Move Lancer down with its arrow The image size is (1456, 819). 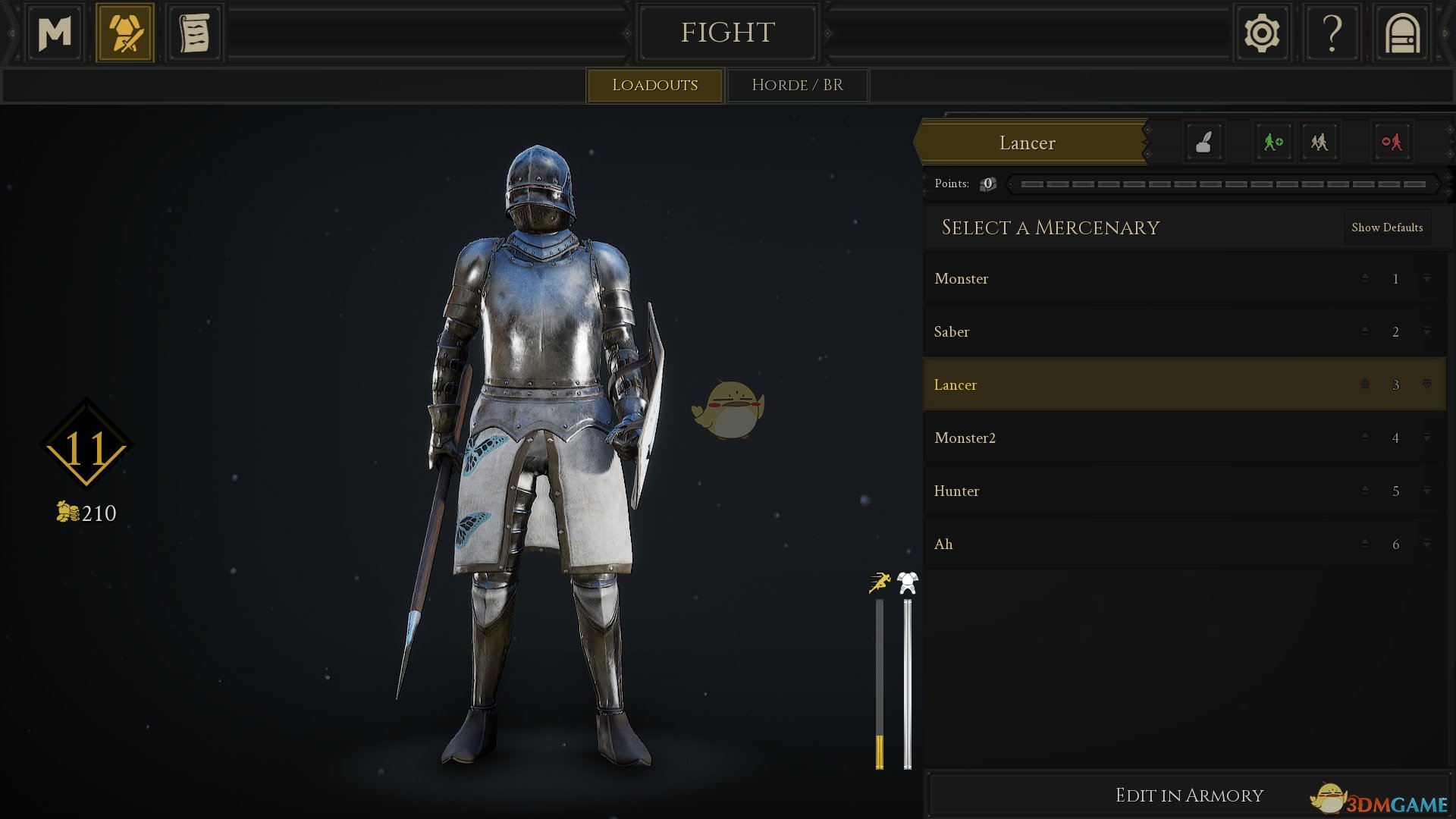[1426, 384]
